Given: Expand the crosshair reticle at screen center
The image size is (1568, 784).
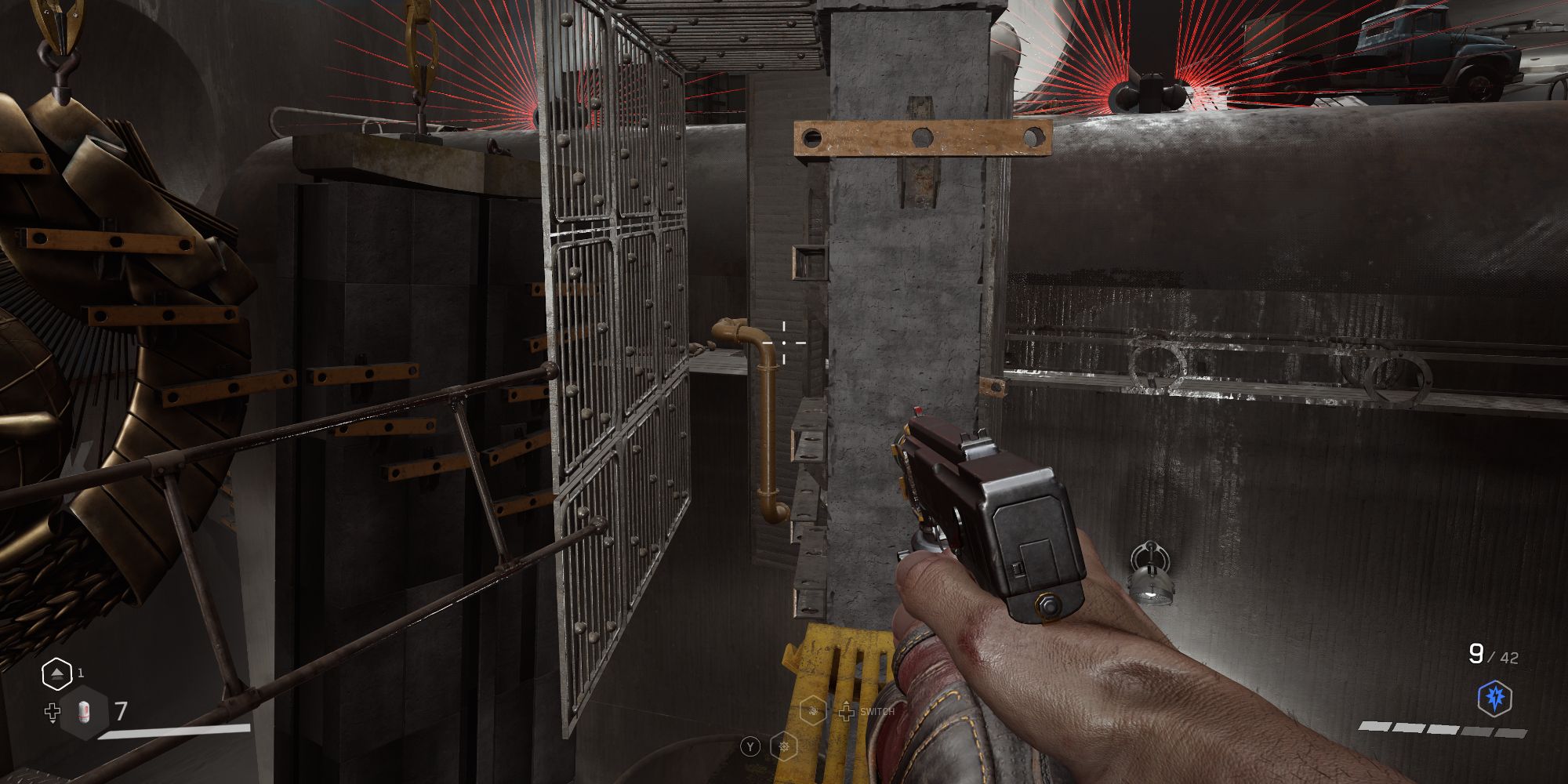Looking at the screenshot, I should click(x=785, y=343).
